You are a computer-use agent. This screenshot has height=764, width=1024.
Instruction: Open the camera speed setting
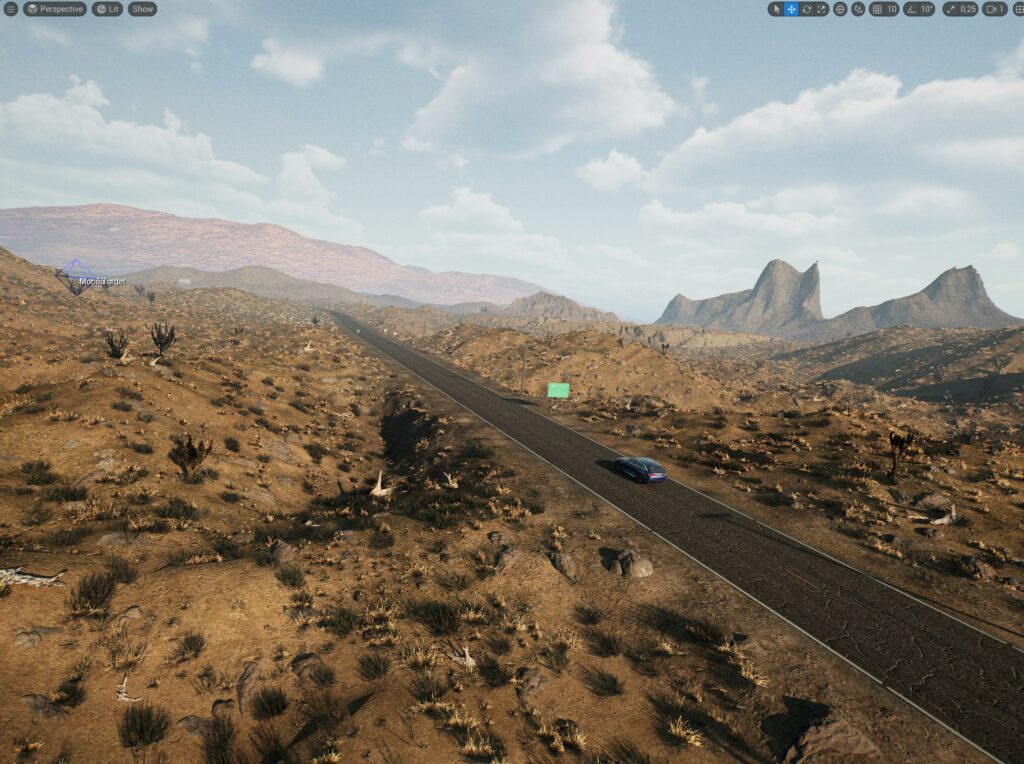pos(995,9)
